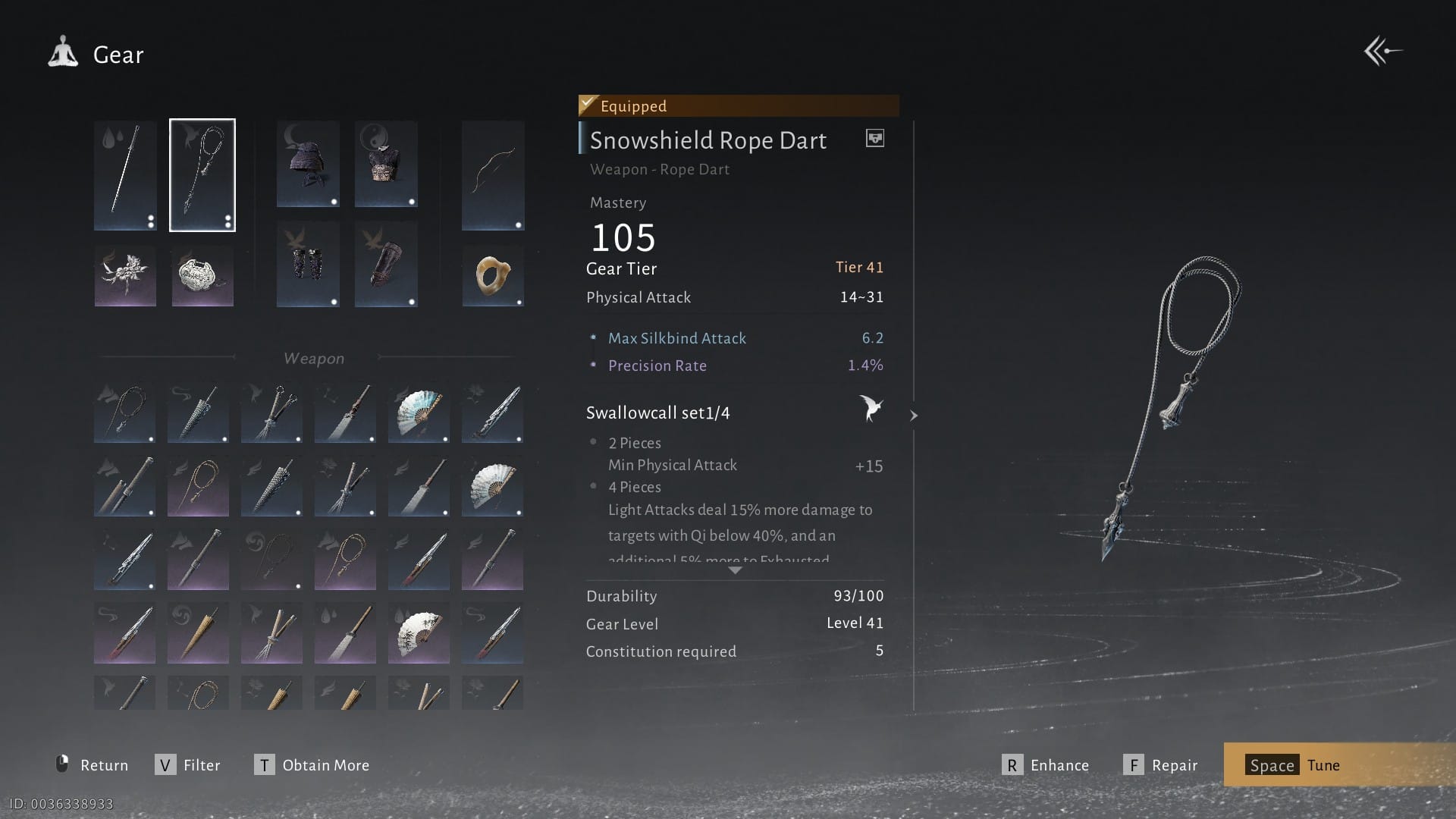Click Obtain More gear
This screenshot has width=1456, height=819.
(312, 765)
